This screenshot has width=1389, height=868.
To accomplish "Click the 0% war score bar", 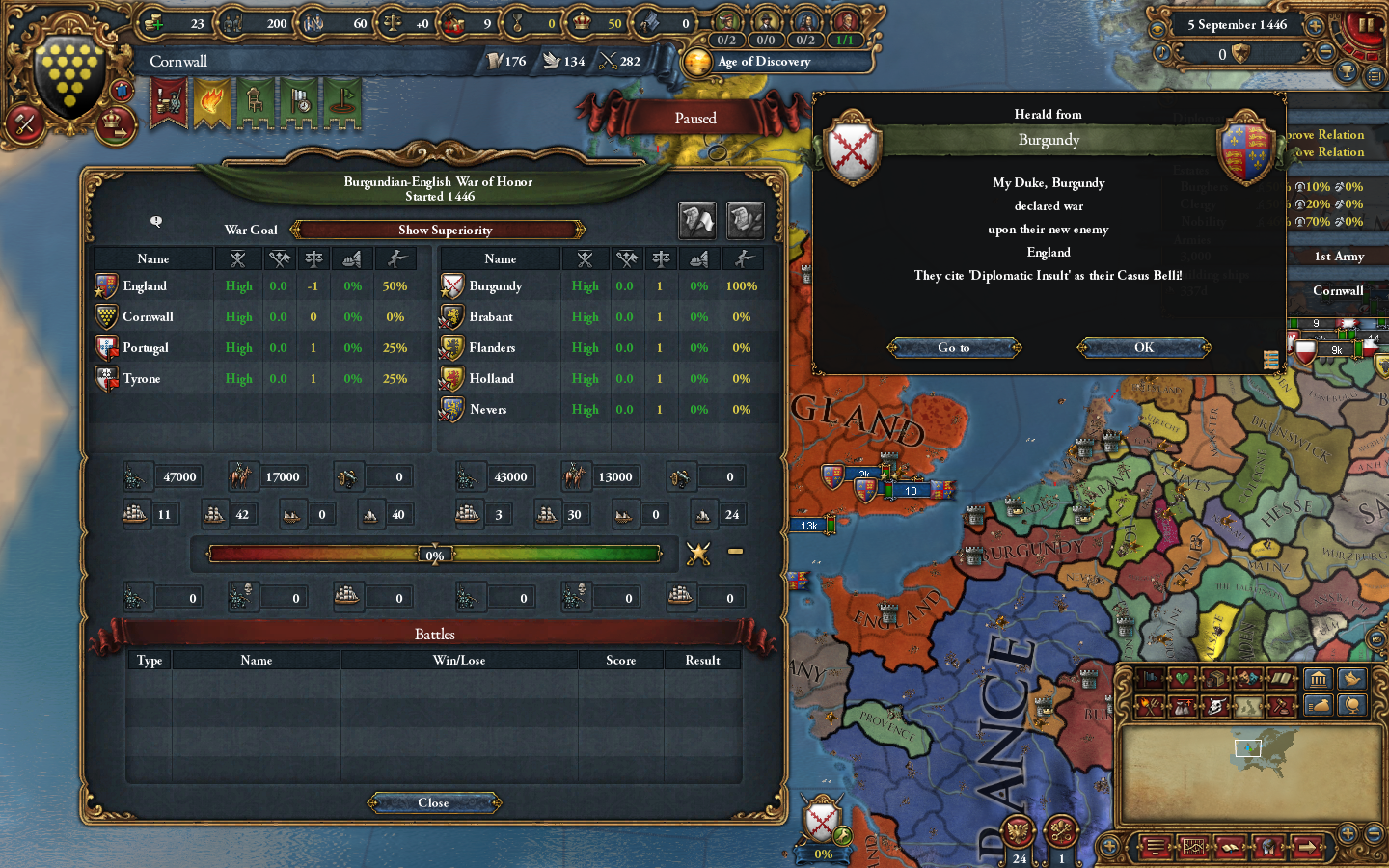I will [435, 555].
